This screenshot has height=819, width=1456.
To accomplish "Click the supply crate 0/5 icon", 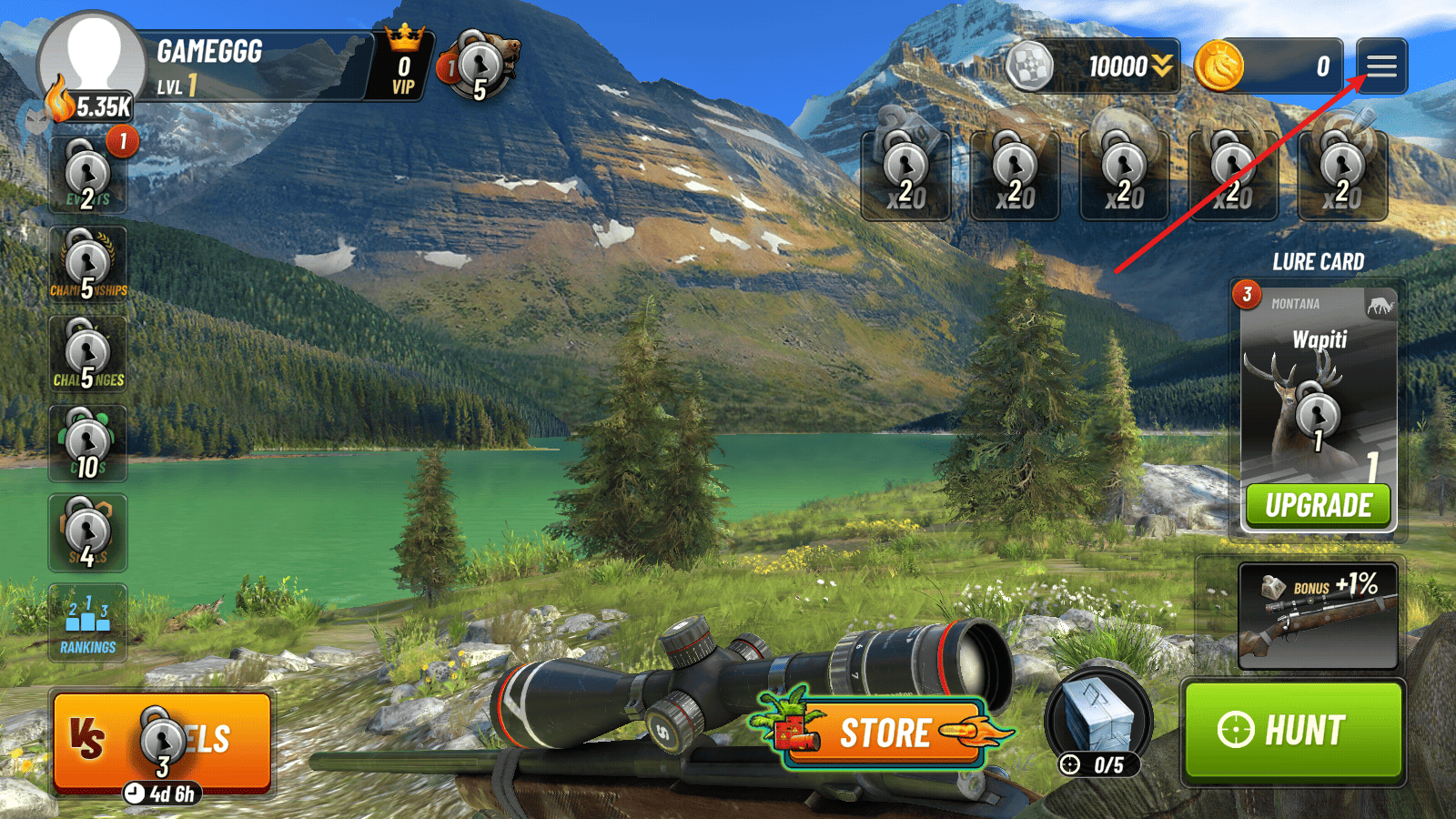I will [x=1097, y=723].
